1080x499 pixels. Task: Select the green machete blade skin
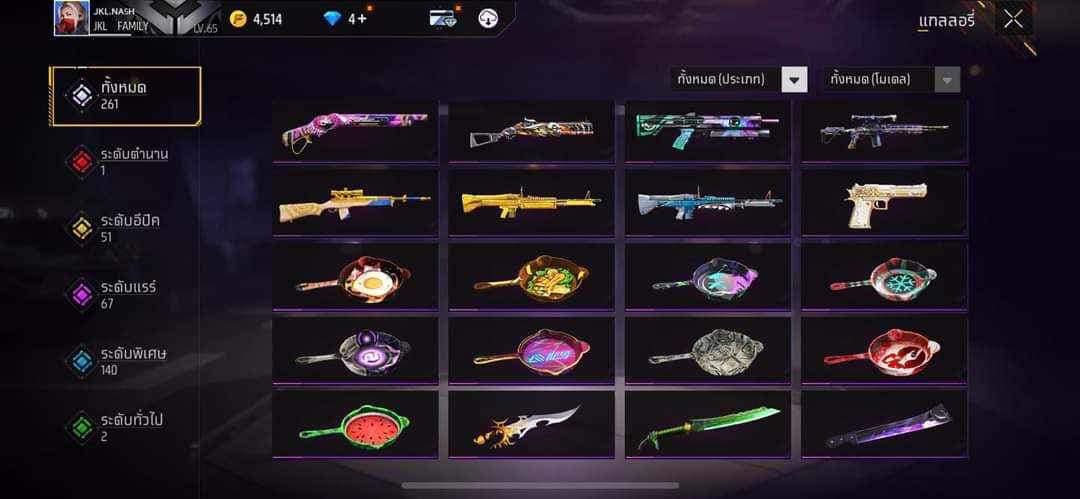pos(708,425)
